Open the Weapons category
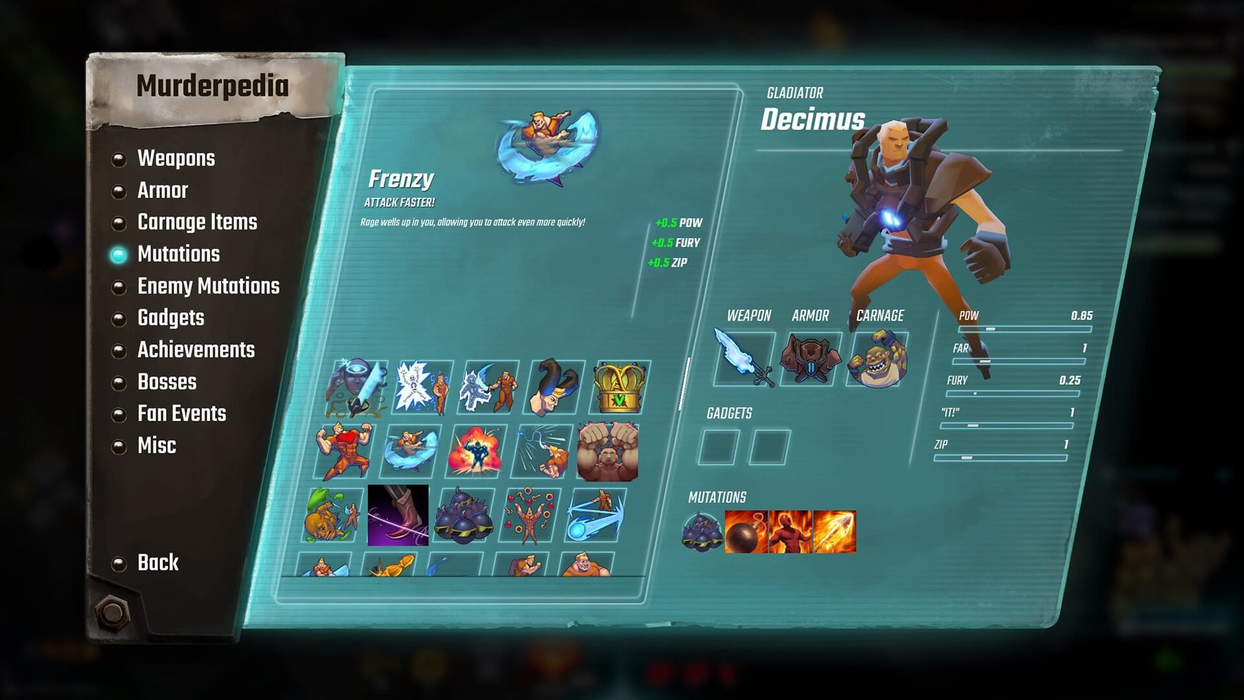 175,159
